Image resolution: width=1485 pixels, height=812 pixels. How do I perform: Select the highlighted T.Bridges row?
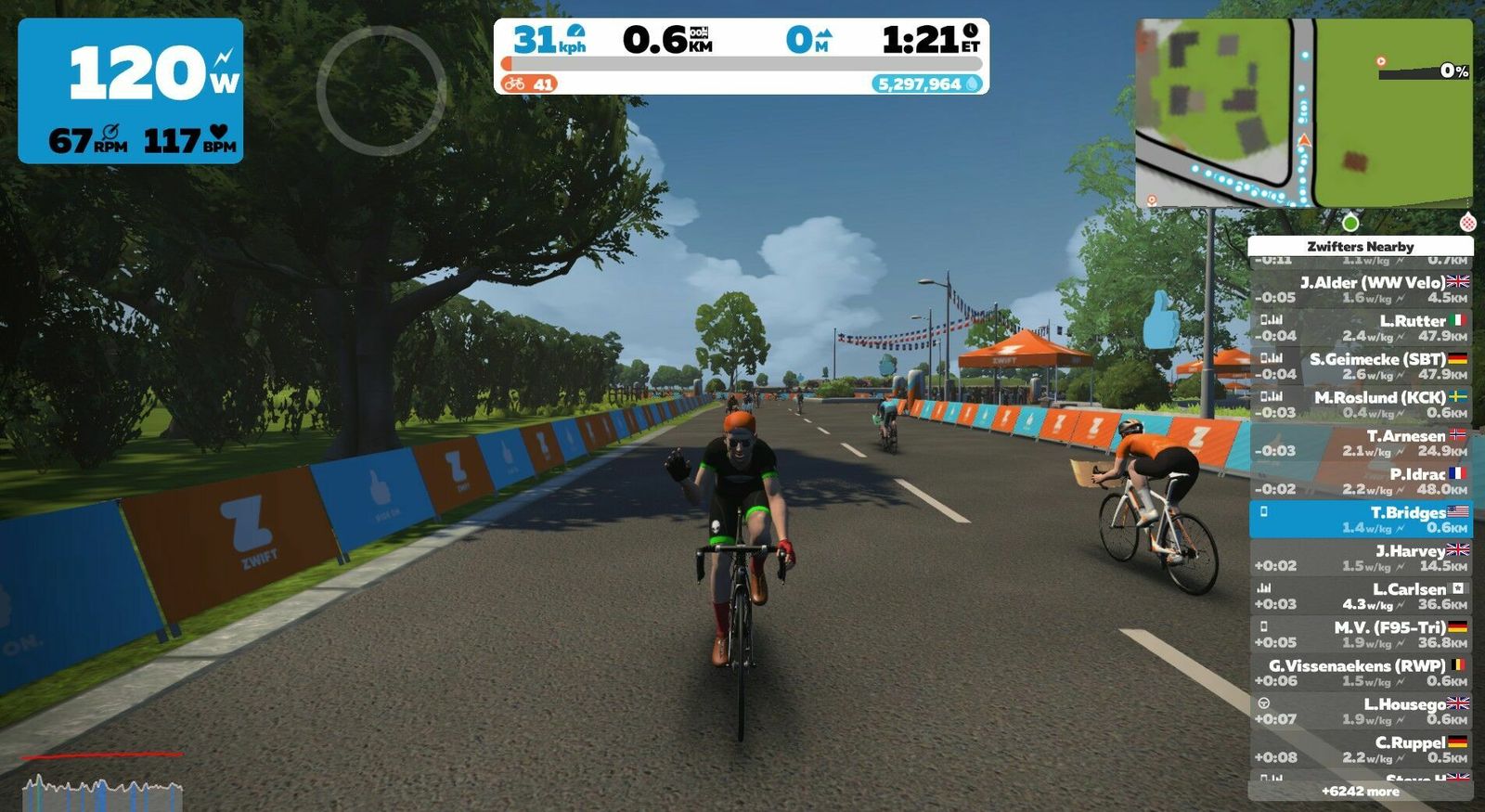pos(1360,520)
